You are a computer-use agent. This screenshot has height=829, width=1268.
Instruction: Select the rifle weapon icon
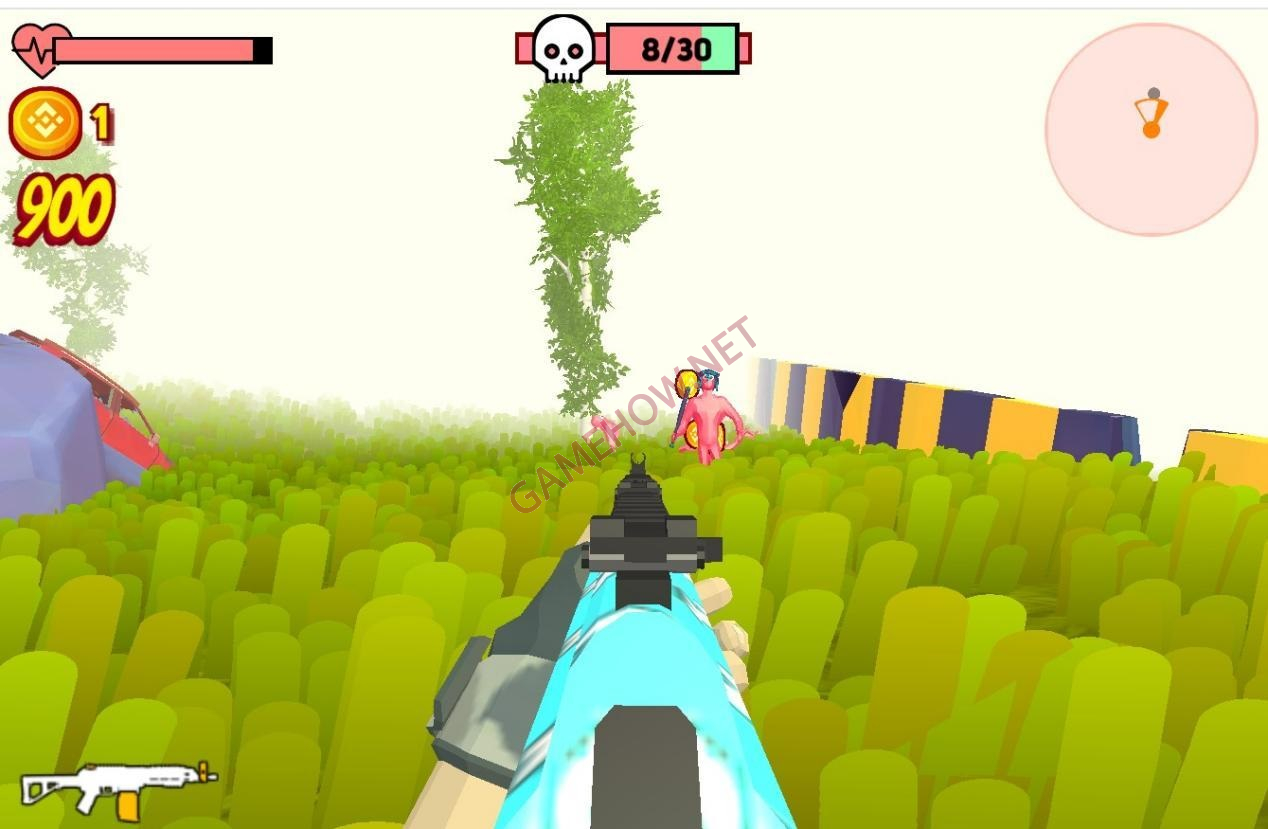point(118,788)
